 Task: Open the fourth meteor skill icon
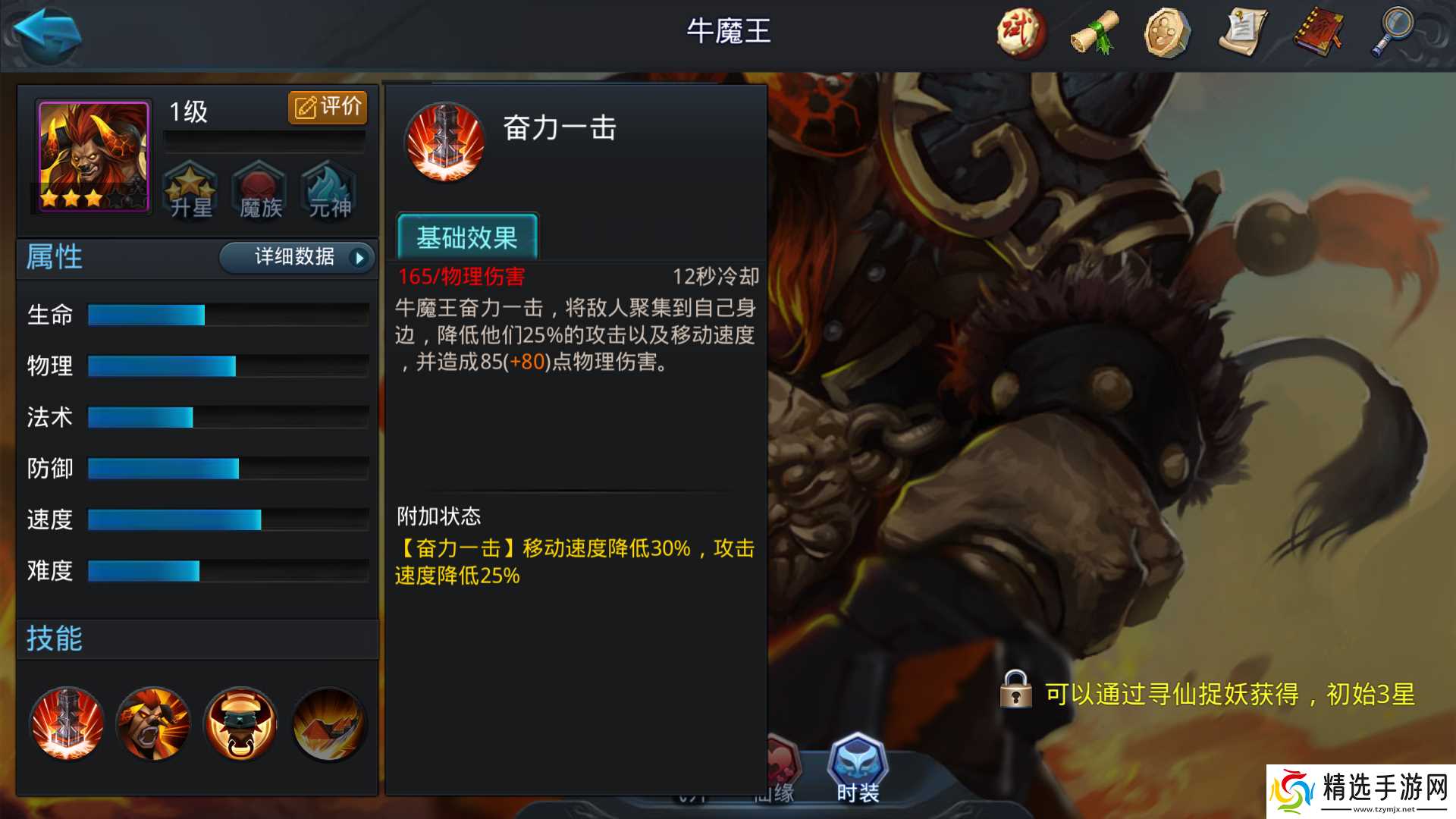click(328, 724)
